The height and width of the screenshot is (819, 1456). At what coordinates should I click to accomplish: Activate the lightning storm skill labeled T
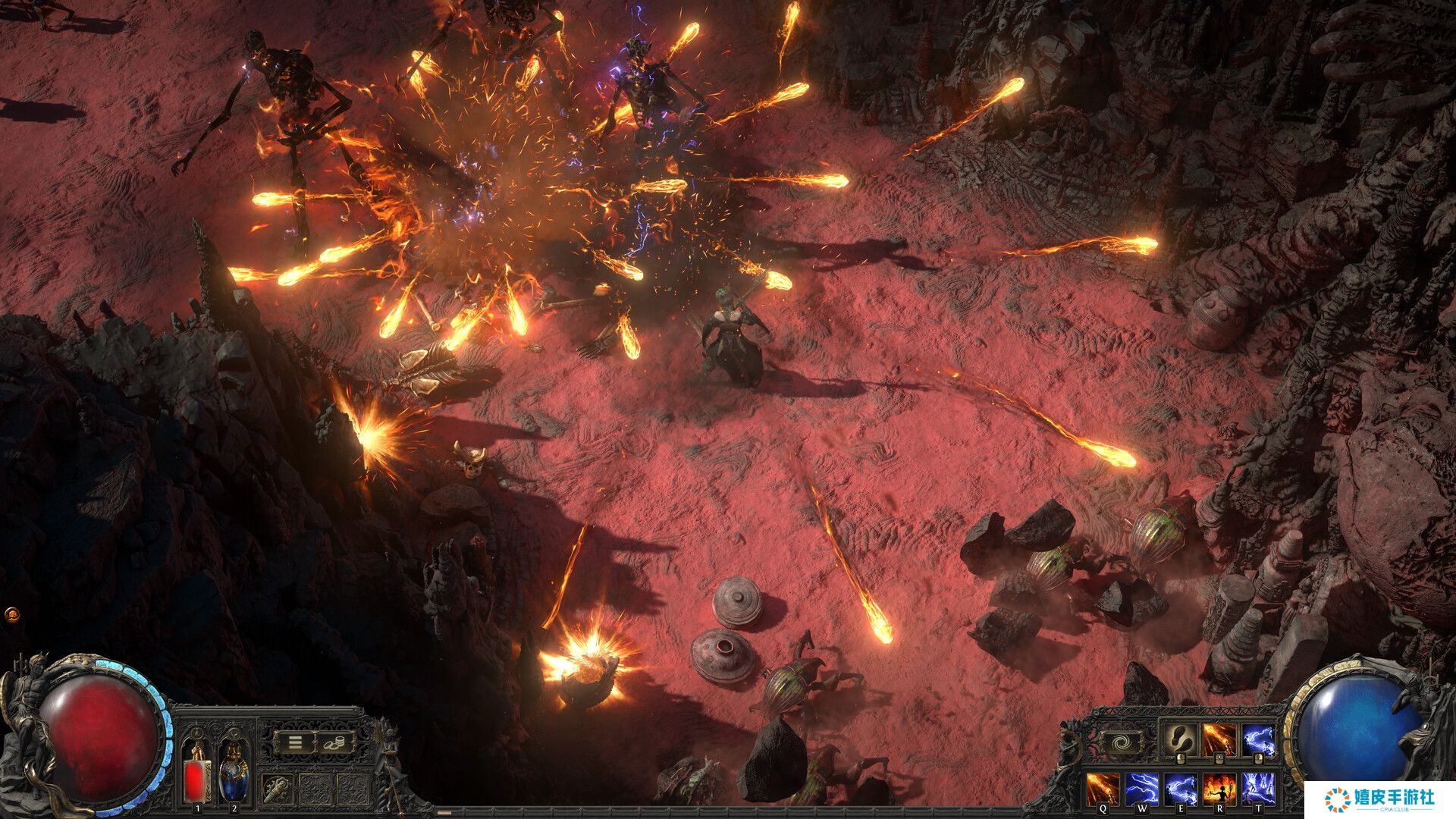click(1259, 789)
